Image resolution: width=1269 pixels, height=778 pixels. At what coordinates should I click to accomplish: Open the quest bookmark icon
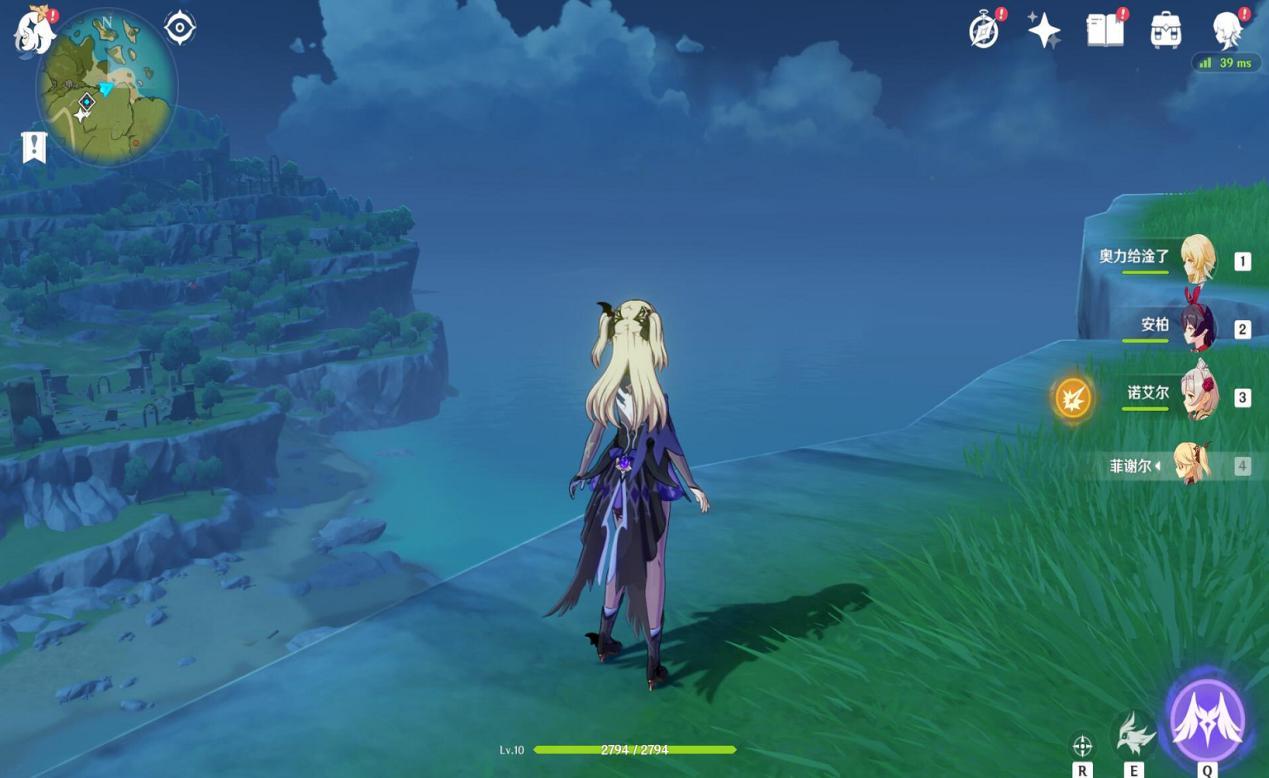click(x=35, y=147)
